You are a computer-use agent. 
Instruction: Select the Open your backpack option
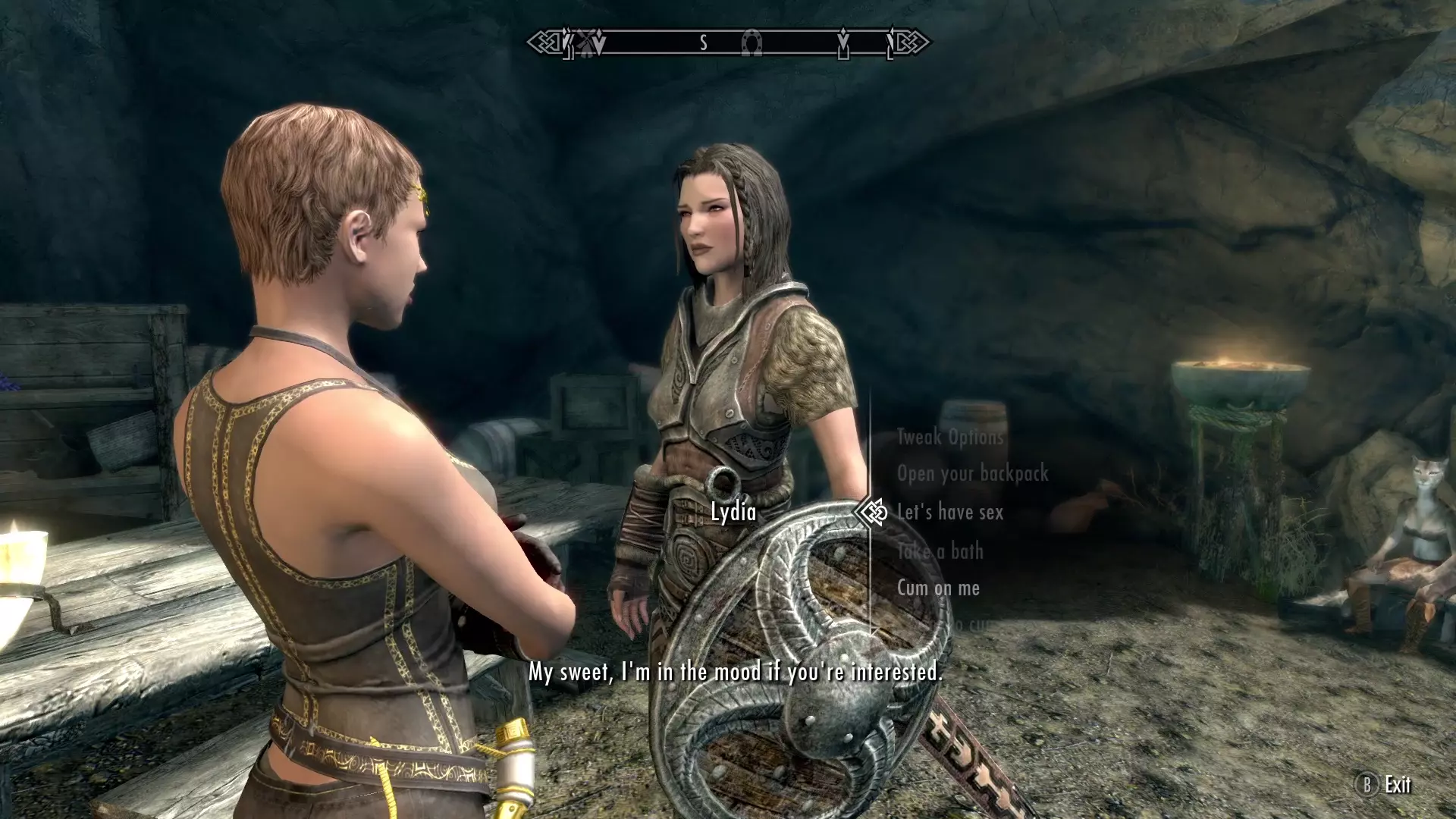click(972, 473)
